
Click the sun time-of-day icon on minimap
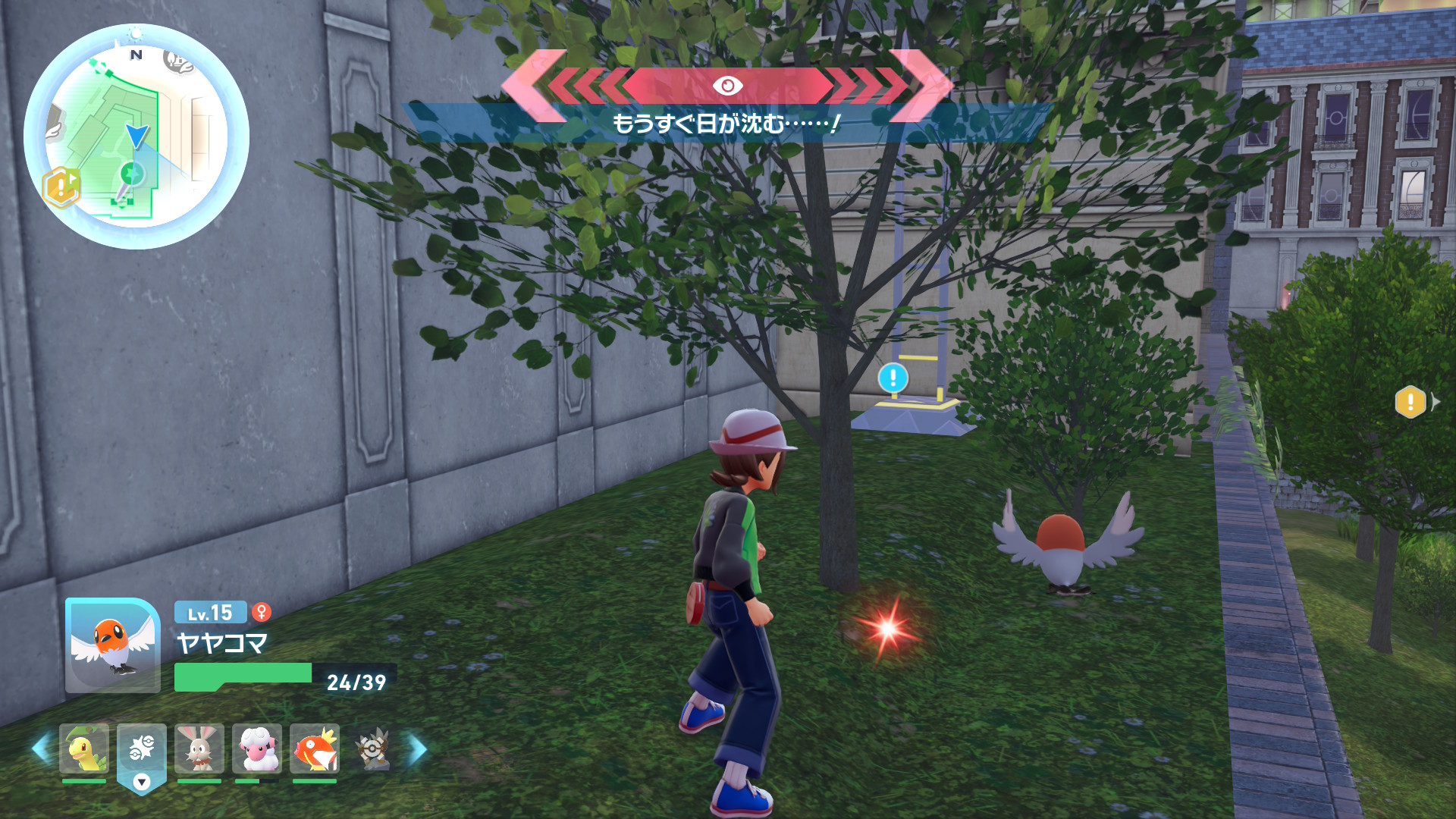(136, 34)
